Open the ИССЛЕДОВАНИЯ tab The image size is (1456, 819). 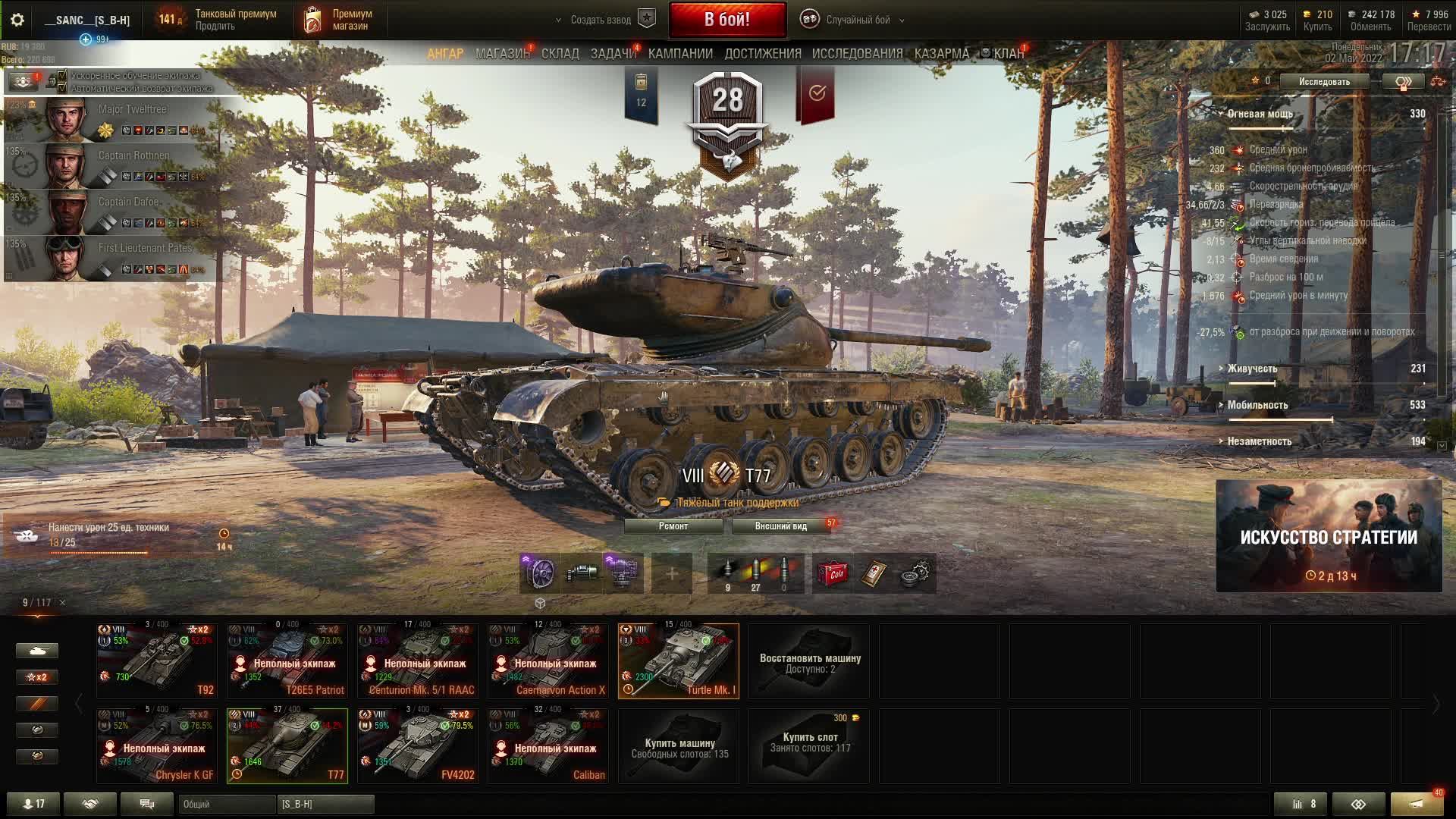click(857, 54)
